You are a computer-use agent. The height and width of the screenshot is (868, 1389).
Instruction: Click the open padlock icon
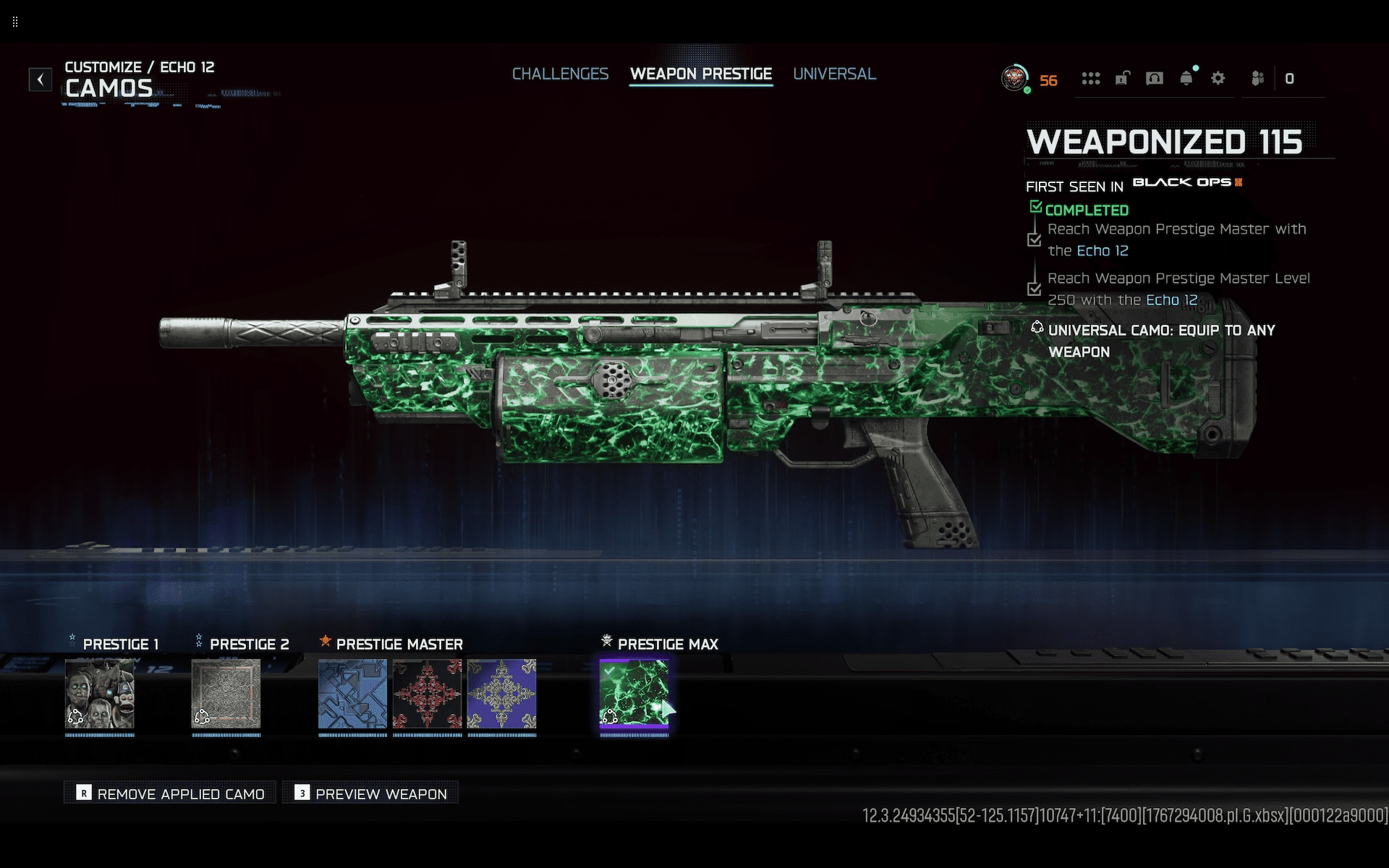coord(1122,78)
